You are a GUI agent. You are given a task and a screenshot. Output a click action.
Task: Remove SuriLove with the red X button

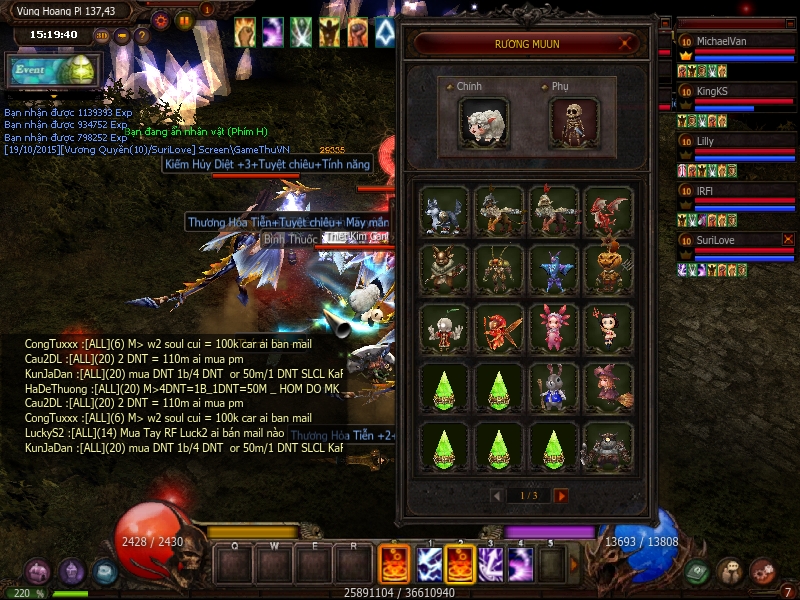pyautogui.click(x=788, y=240)
